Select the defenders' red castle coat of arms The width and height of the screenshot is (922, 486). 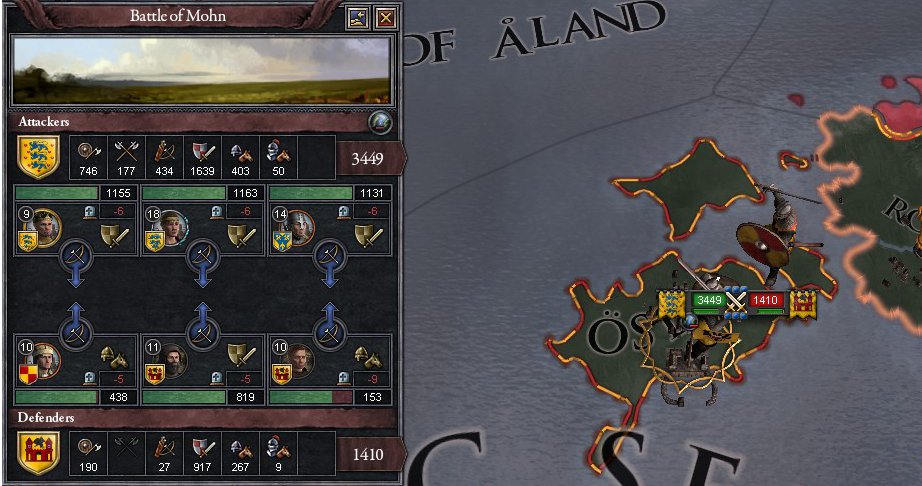39,452
